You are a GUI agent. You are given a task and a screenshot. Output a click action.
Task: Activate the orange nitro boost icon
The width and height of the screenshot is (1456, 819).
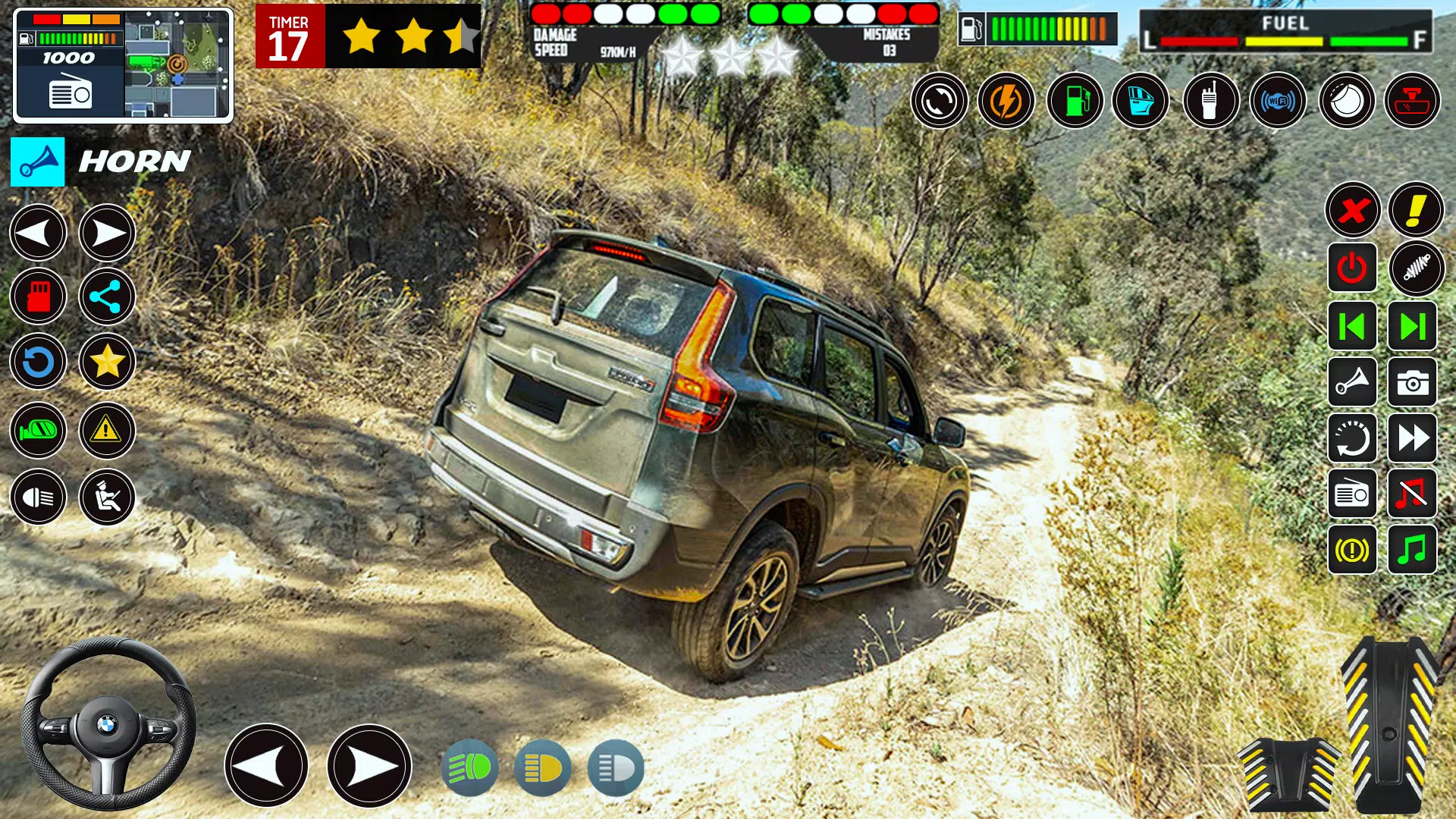point(1008,101)
